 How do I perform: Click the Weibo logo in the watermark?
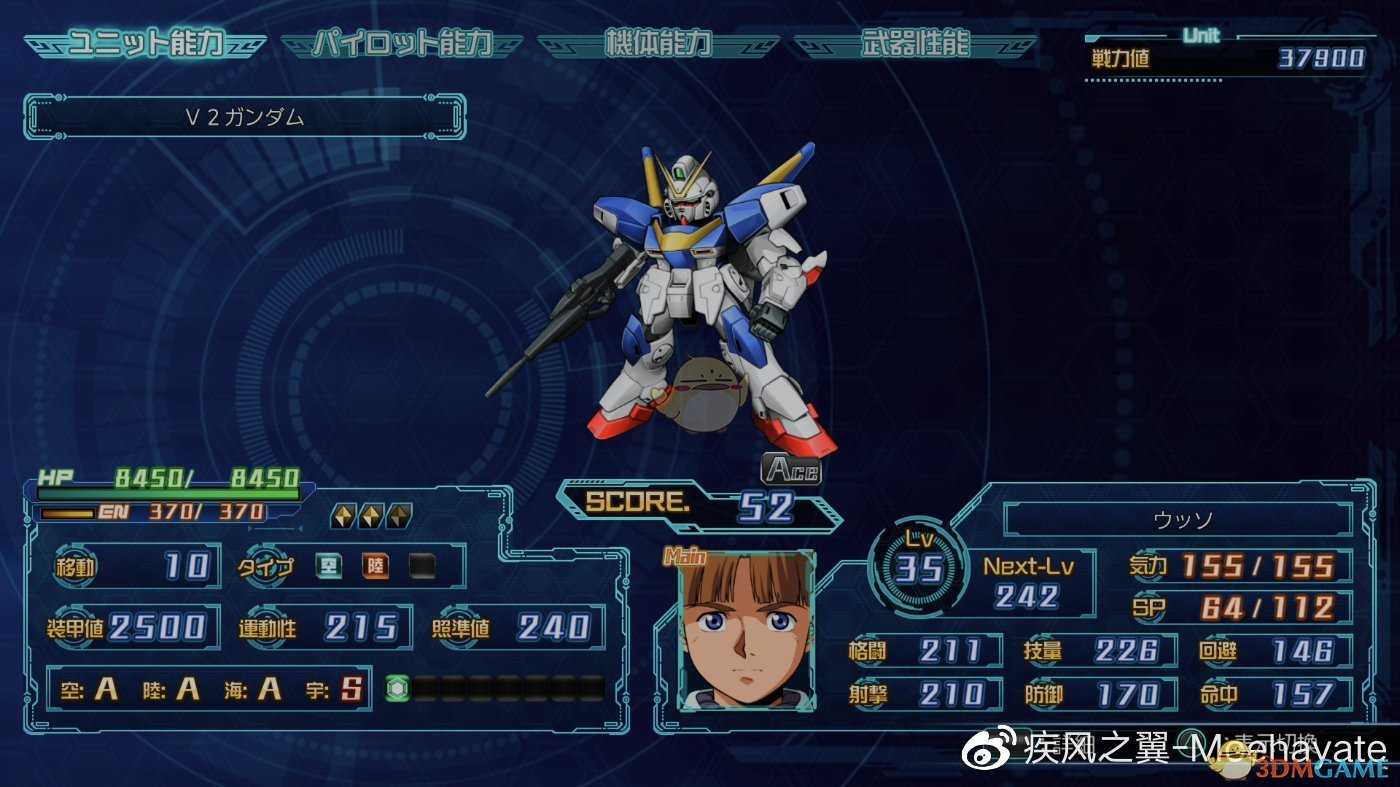[985, 747]
